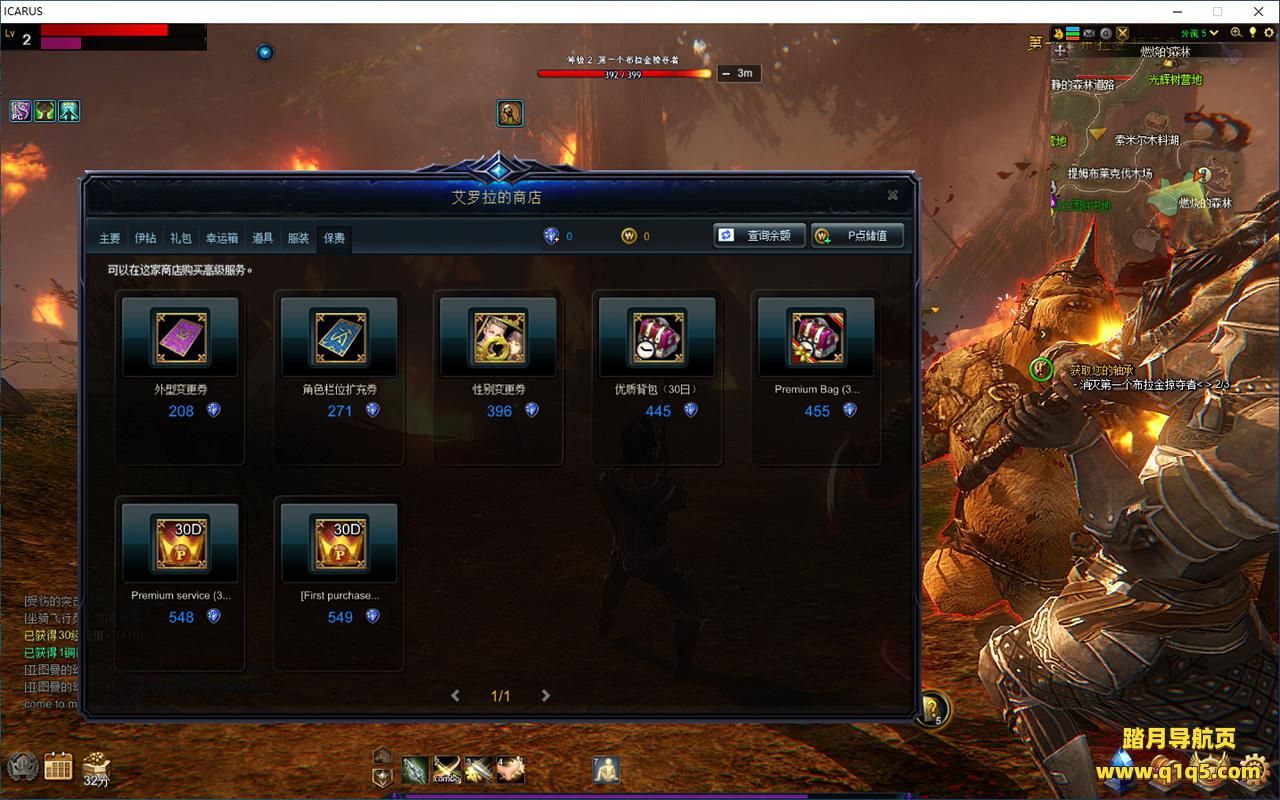This screenshot has width=1280, height=800.
Task: Choose the 角色栏位扩充券 shop item
Action: [339, 336]
